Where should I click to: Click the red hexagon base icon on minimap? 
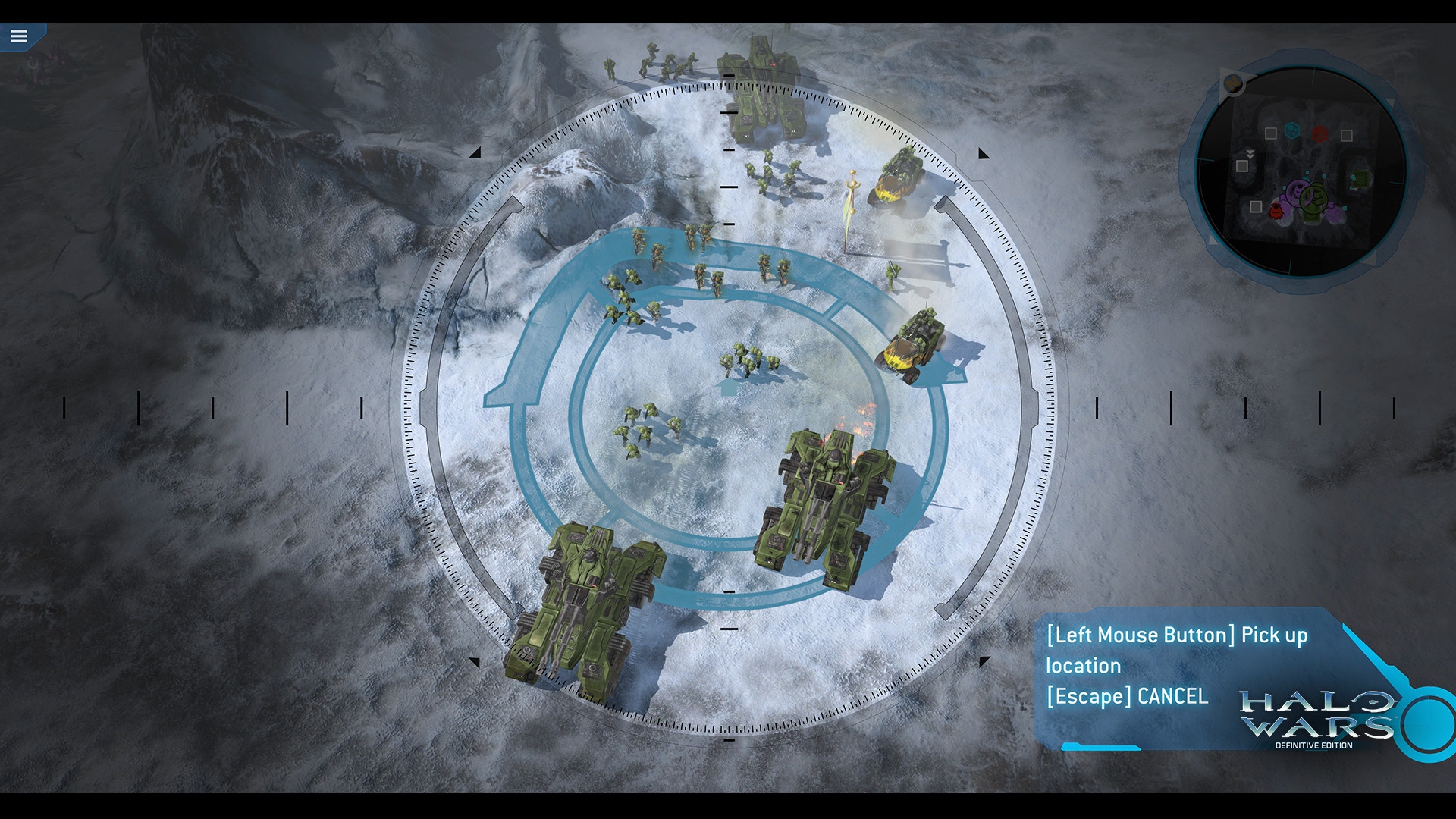coord(1319,132)
